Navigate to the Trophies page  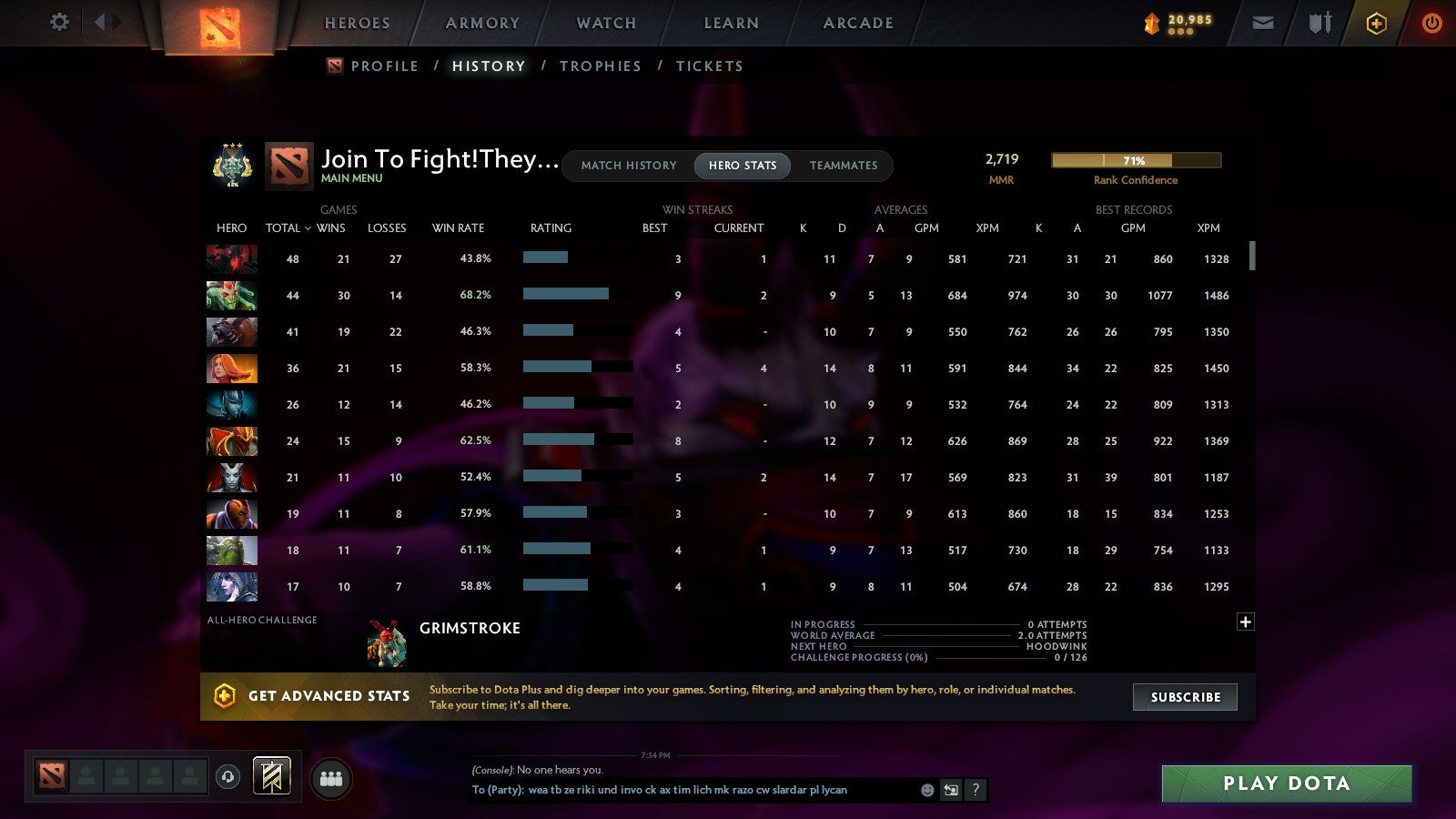[x=601, y=66]
